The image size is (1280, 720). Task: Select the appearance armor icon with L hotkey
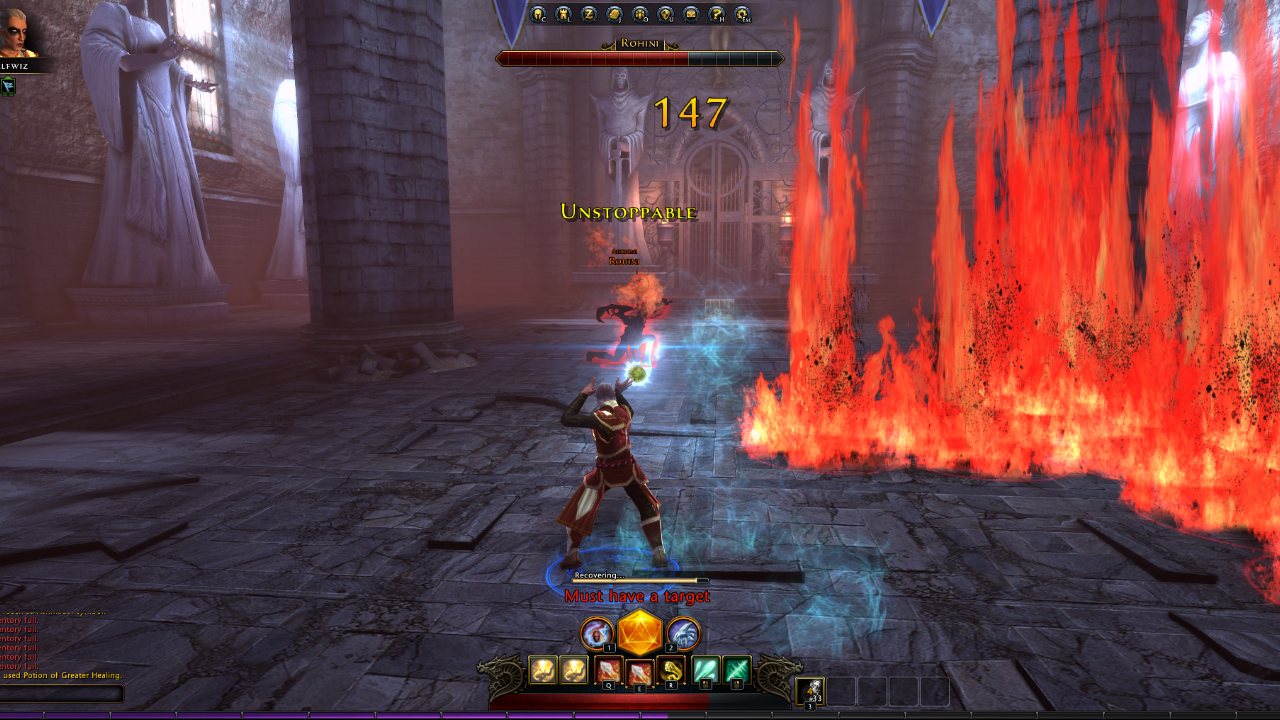(x=564, y=16)
